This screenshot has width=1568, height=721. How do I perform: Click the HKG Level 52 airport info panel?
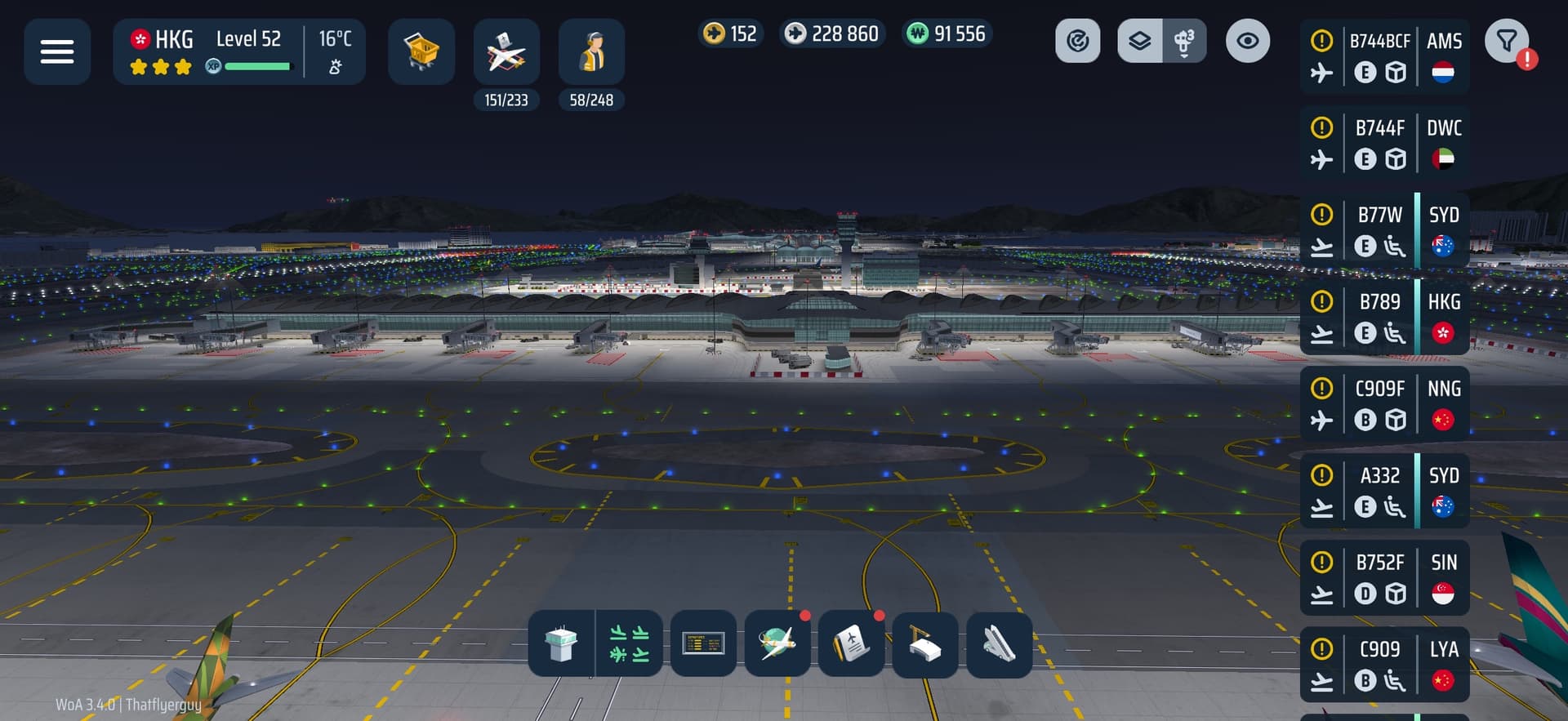238,52
